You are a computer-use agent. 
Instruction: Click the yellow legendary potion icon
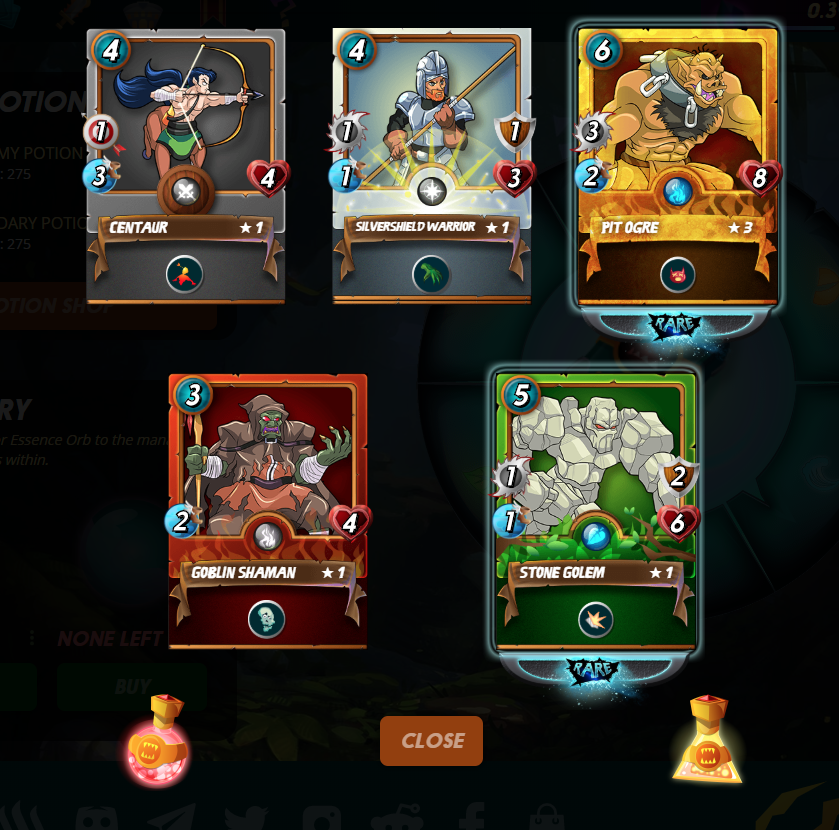708,742
